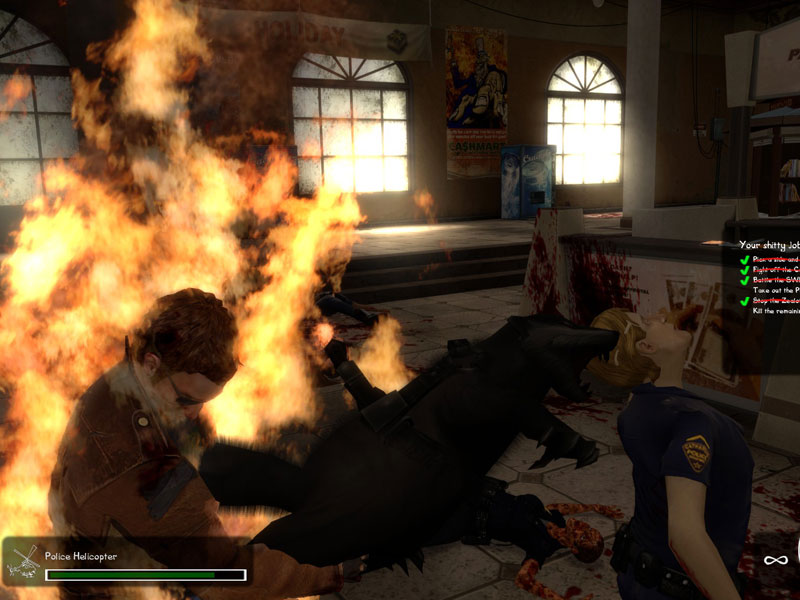Open the job objectives list header
This screenshot has width=800, height=600.
pyautogui.click(x=768, y=244)
